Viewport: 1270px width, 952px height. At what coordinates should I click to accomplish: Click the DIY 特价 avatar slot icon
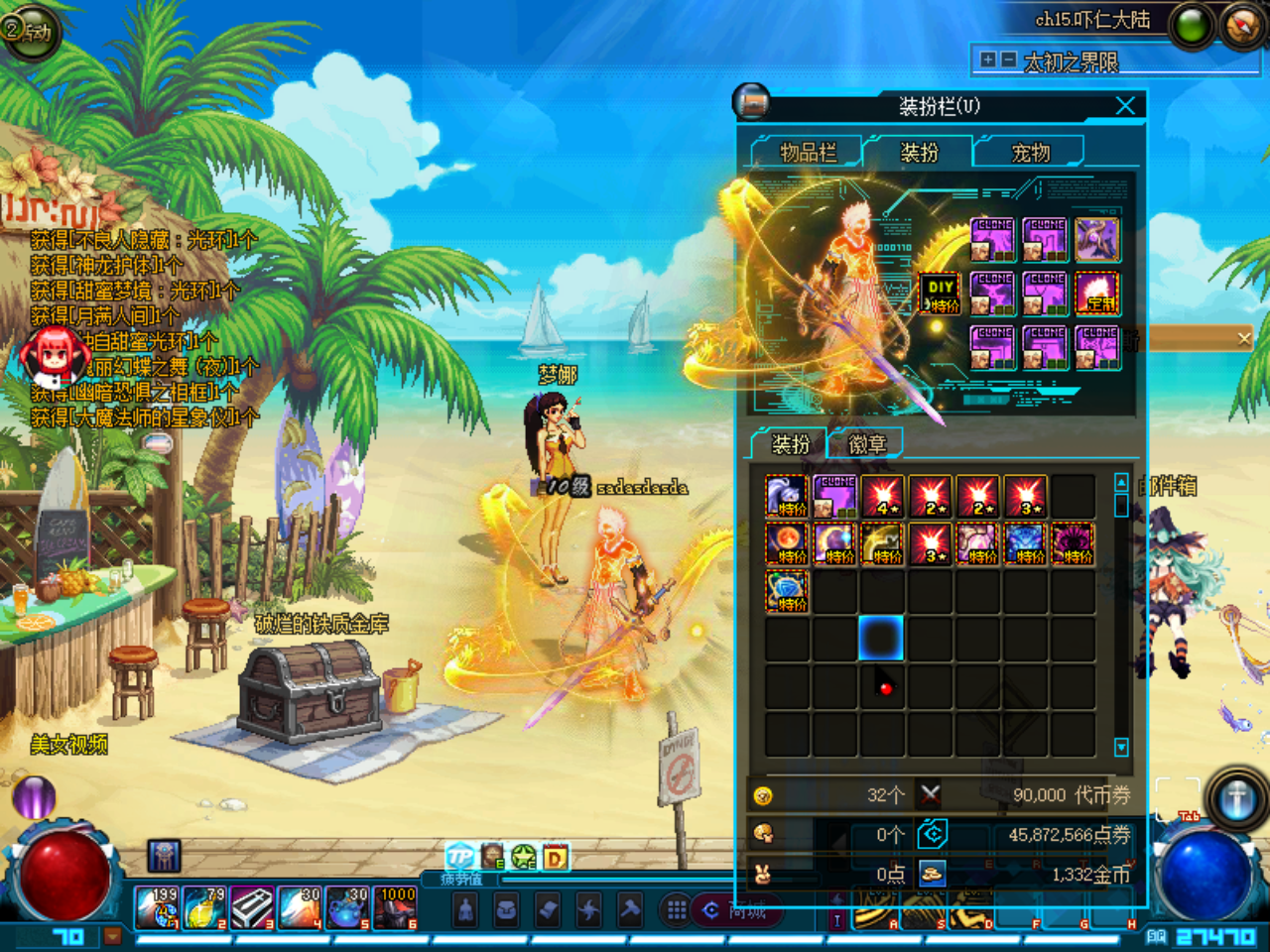click(939, 293)
